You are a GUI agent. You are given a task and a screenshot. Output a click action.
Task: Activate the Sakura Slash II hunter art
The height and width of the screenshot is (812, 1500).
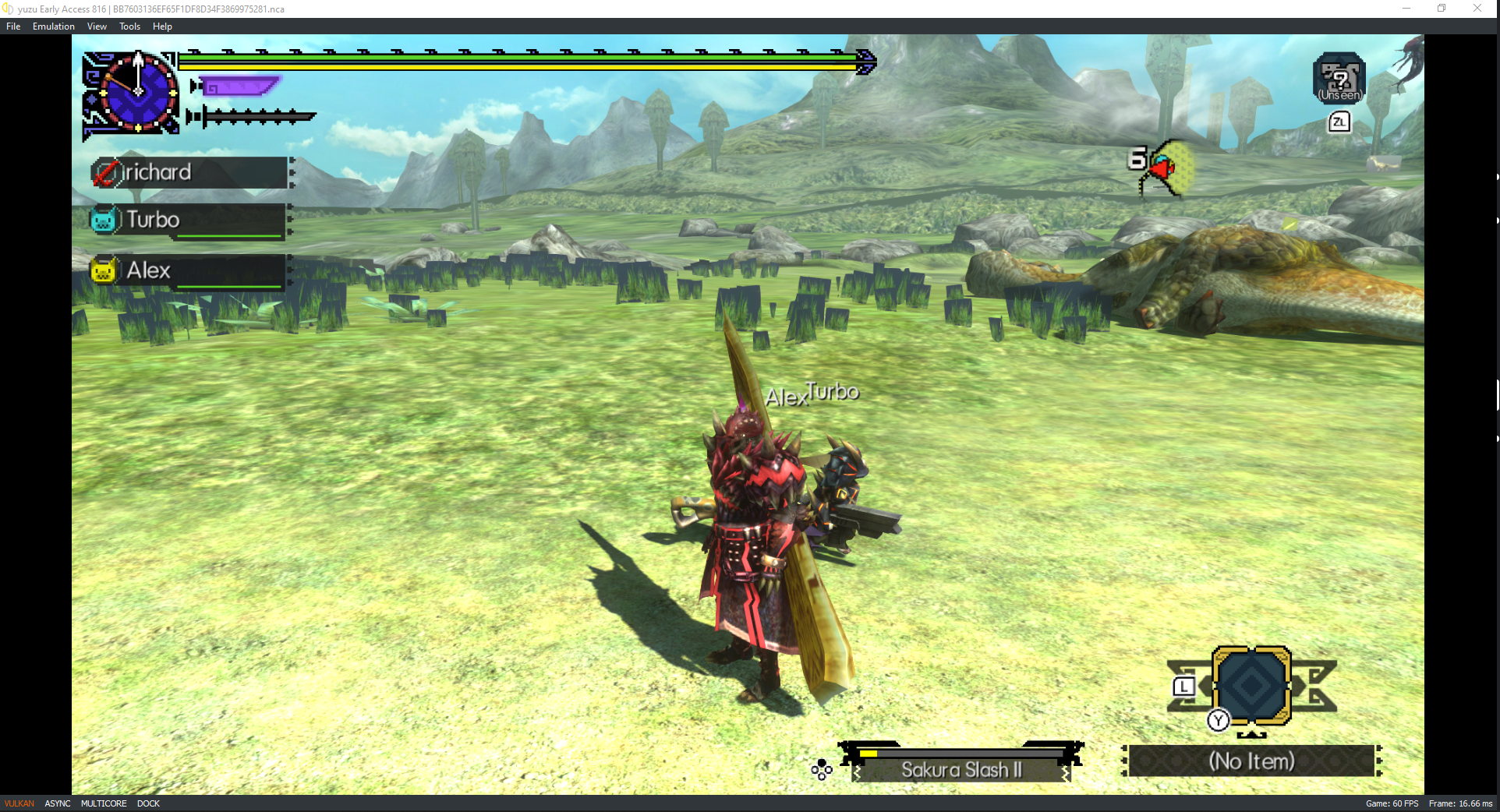click(960, 769)
